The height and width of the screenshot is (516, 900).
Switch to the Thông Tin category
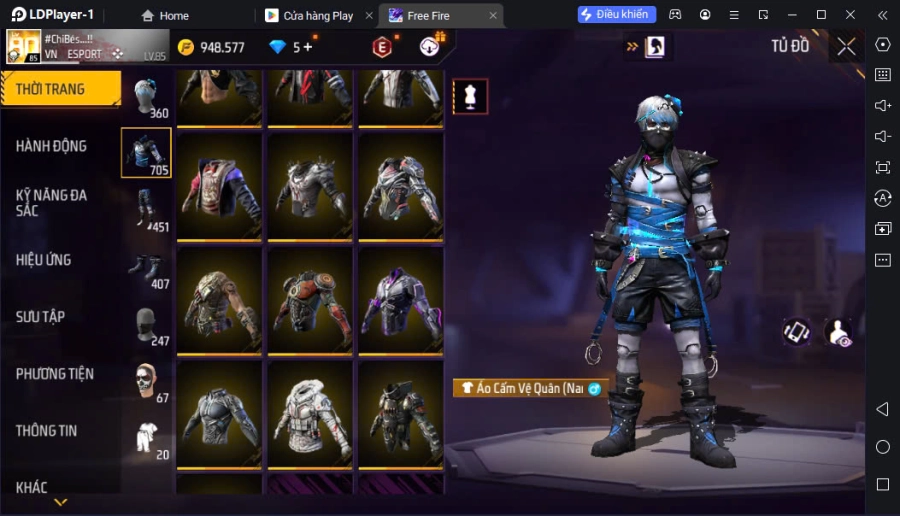coord(46,431)
